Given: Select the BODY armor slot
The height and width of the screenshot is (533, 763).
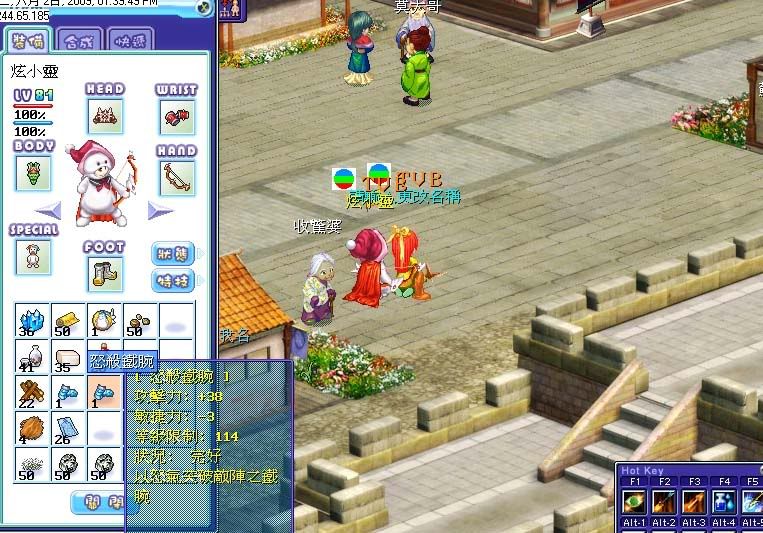Looking at the screenshot, I should pyautogui.click(x=33, y=173).
